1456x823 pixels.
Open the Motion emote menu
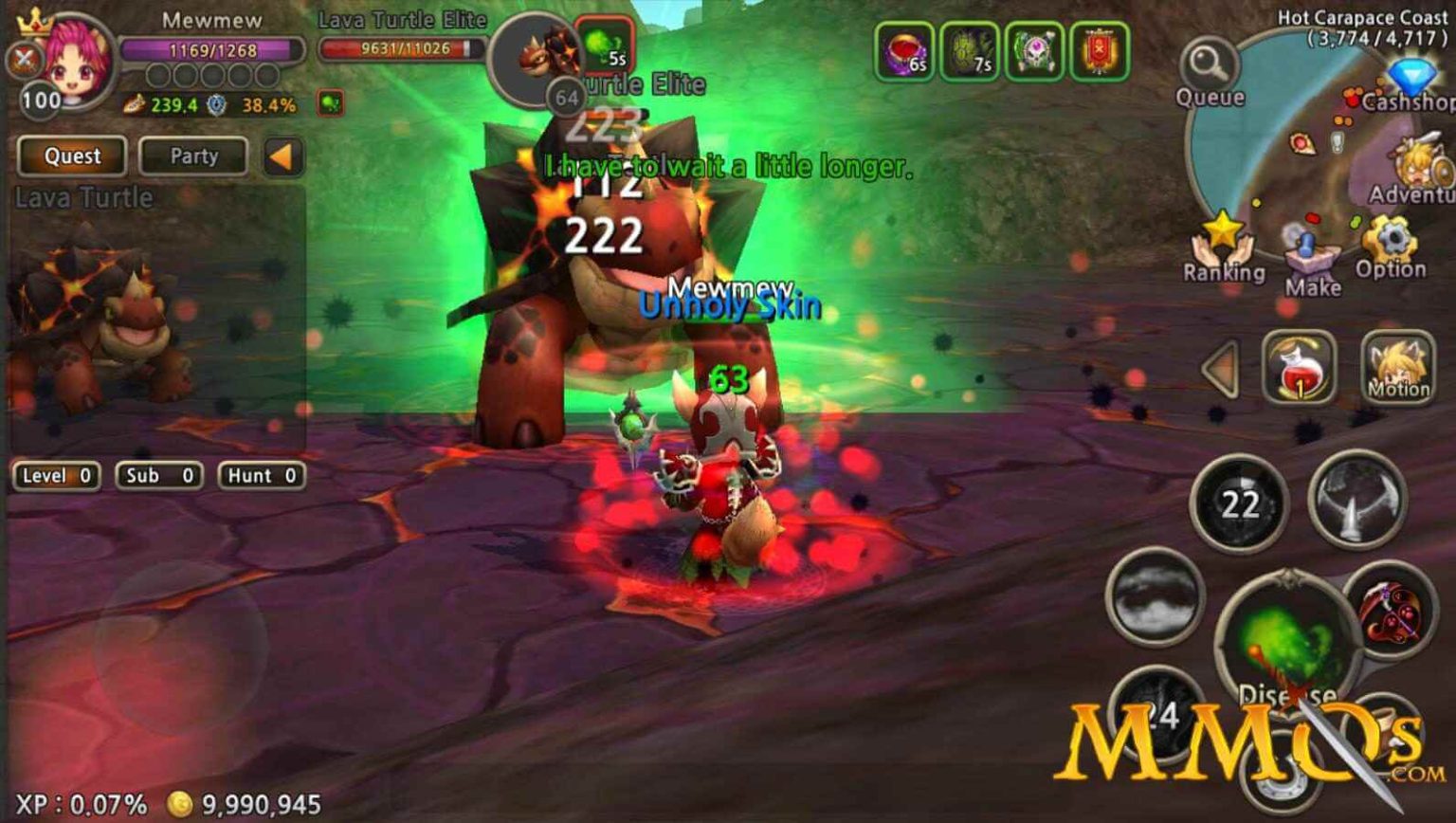click(x=1396, y=368)
